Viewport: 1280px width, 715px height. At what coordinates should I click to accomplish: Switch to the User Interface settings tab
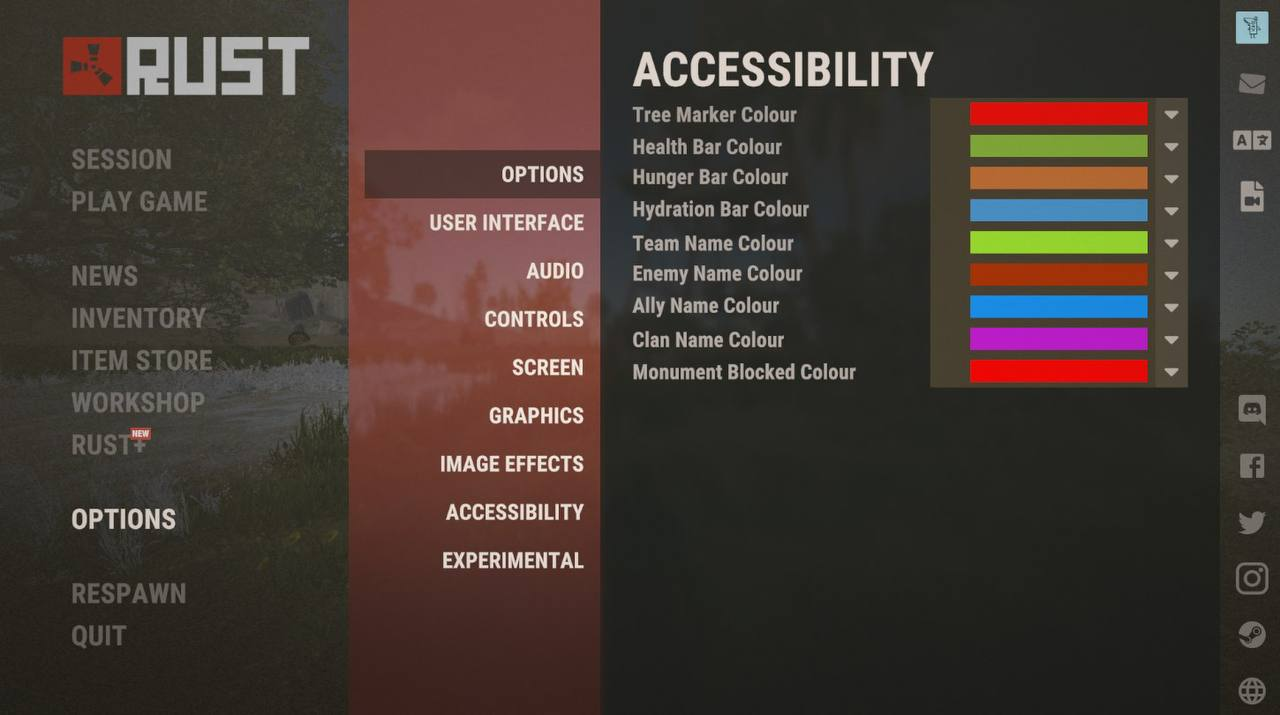506,222
